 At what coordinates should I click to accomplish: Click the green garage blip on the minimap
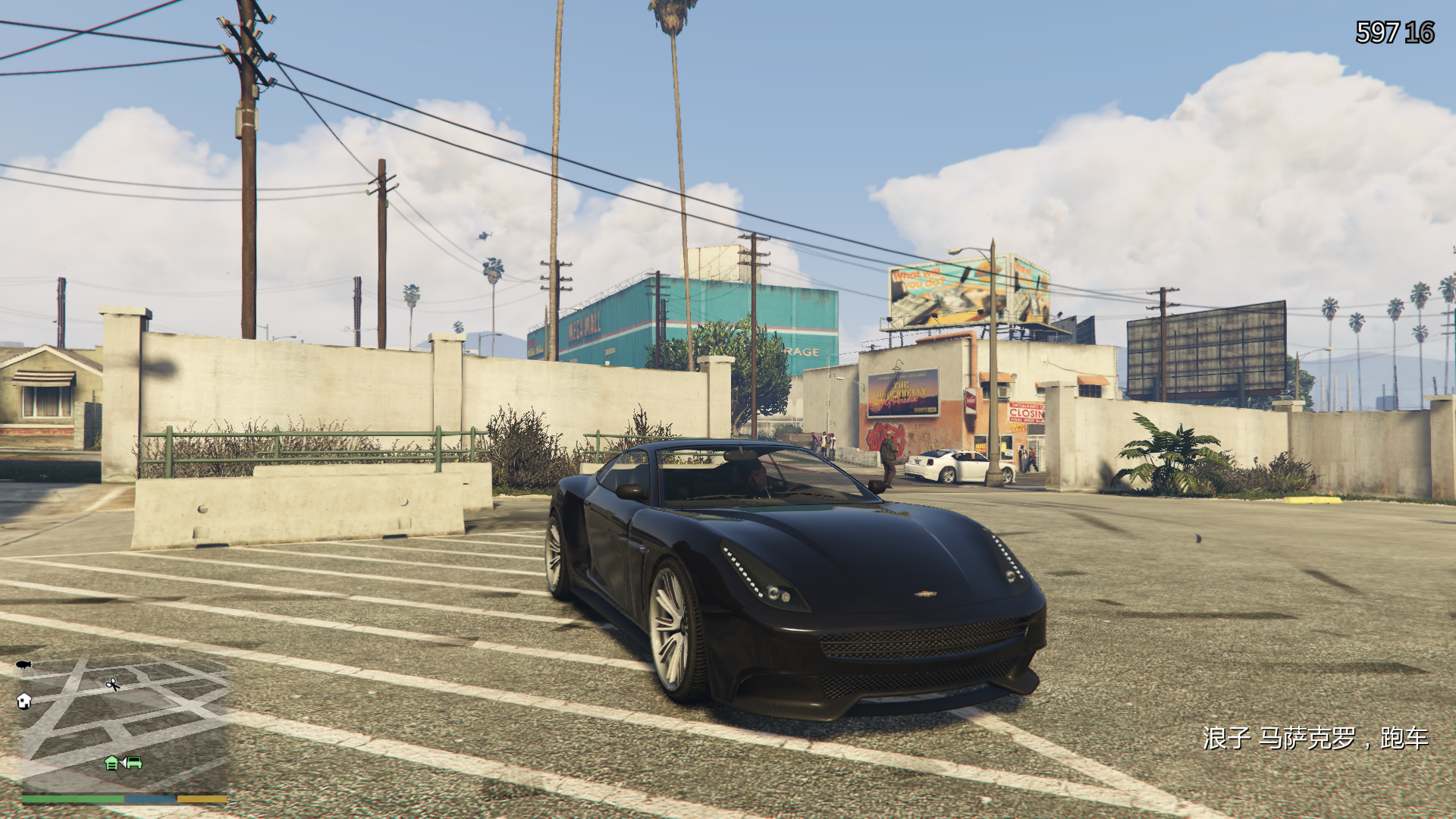[x=111, y=761]
